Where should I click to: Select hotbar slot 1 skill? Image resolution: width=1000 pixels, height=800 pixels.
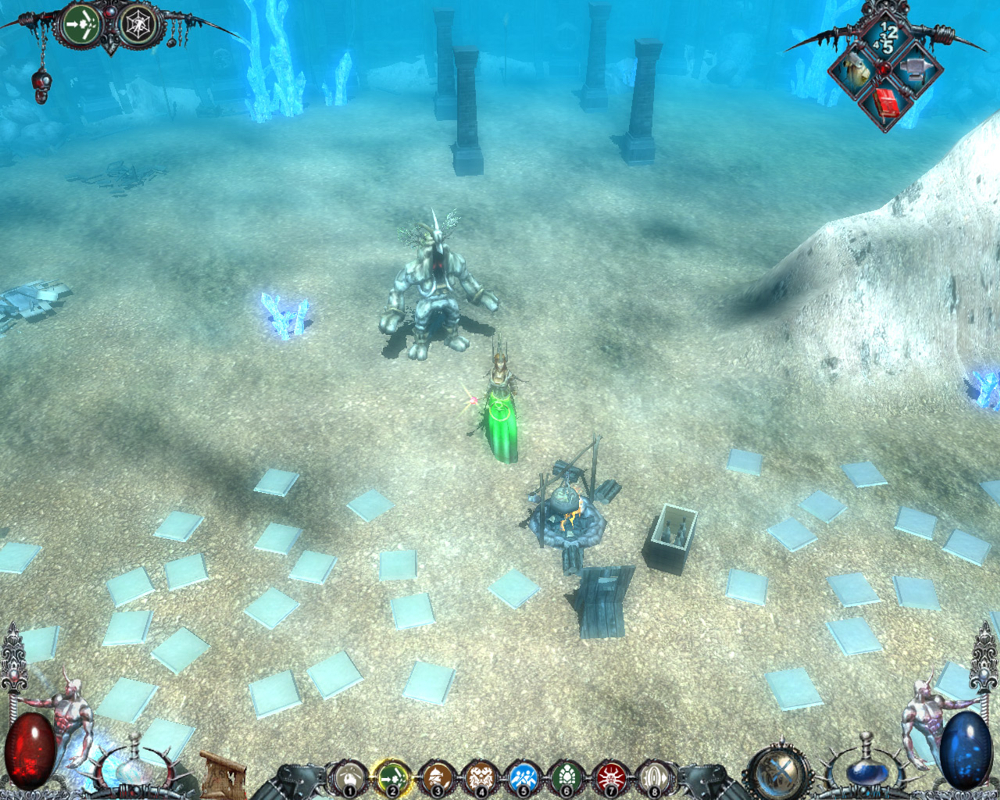pos(349,777)
